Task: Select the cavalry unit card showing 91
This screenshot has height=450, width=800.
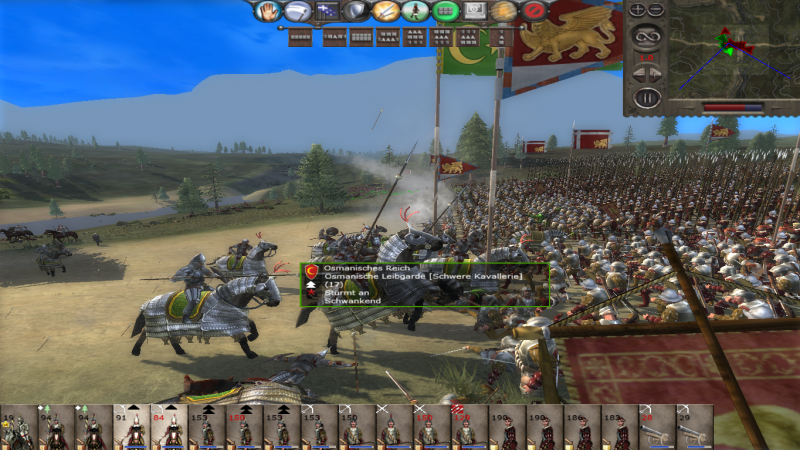Action: [x=131, y=427]
